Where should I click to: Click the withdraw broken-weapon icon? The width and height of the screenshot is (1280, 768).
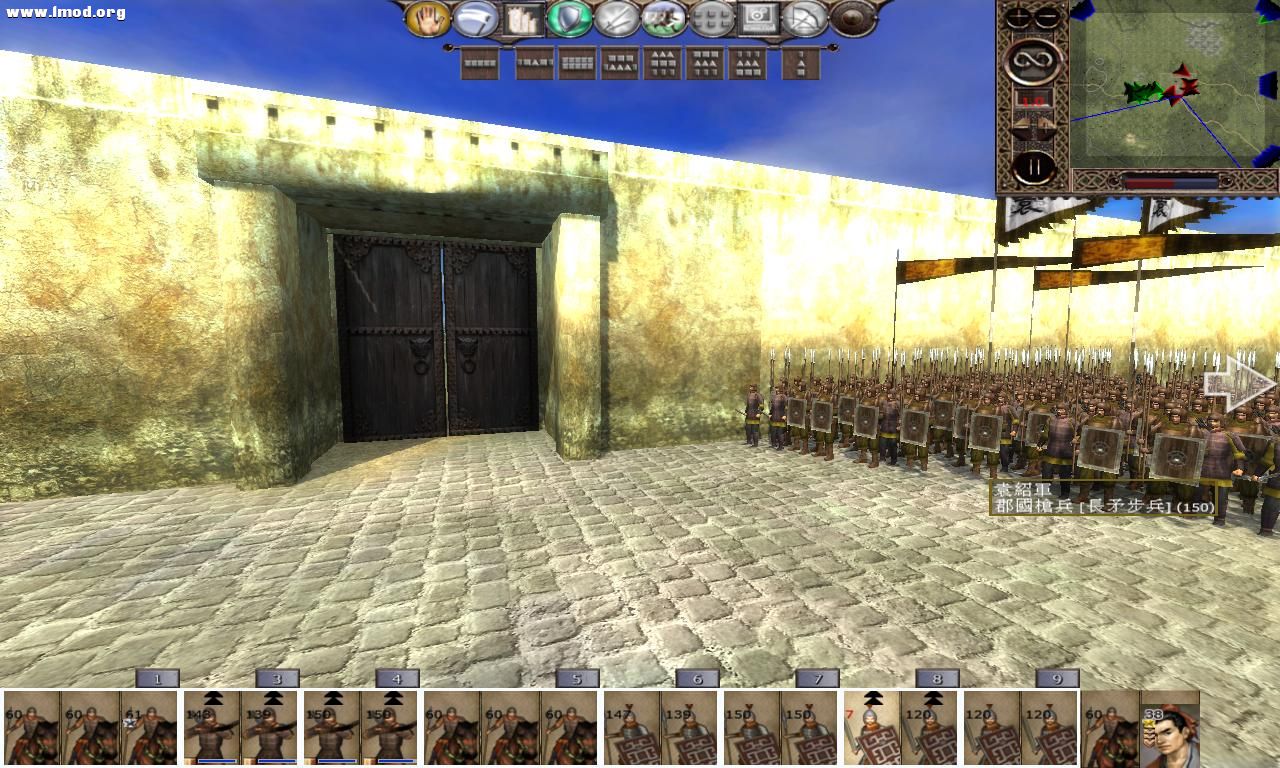click(x=805, y=20)
